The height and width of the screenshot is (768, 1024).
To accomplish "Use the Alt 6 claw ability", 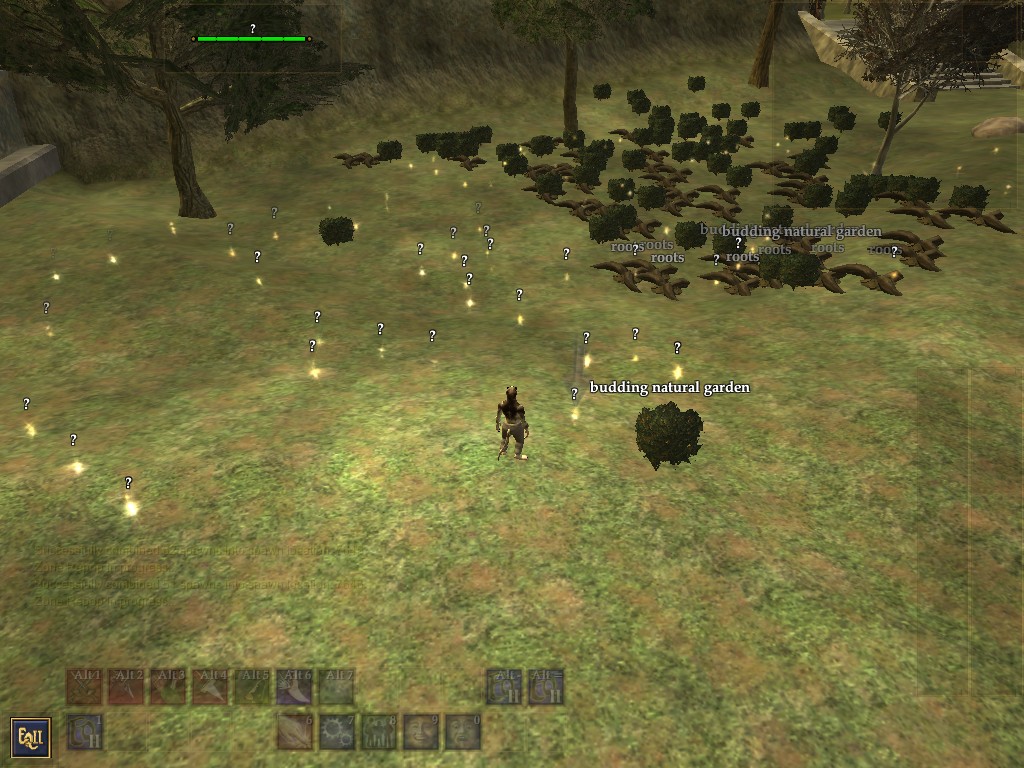I will 294,687.
